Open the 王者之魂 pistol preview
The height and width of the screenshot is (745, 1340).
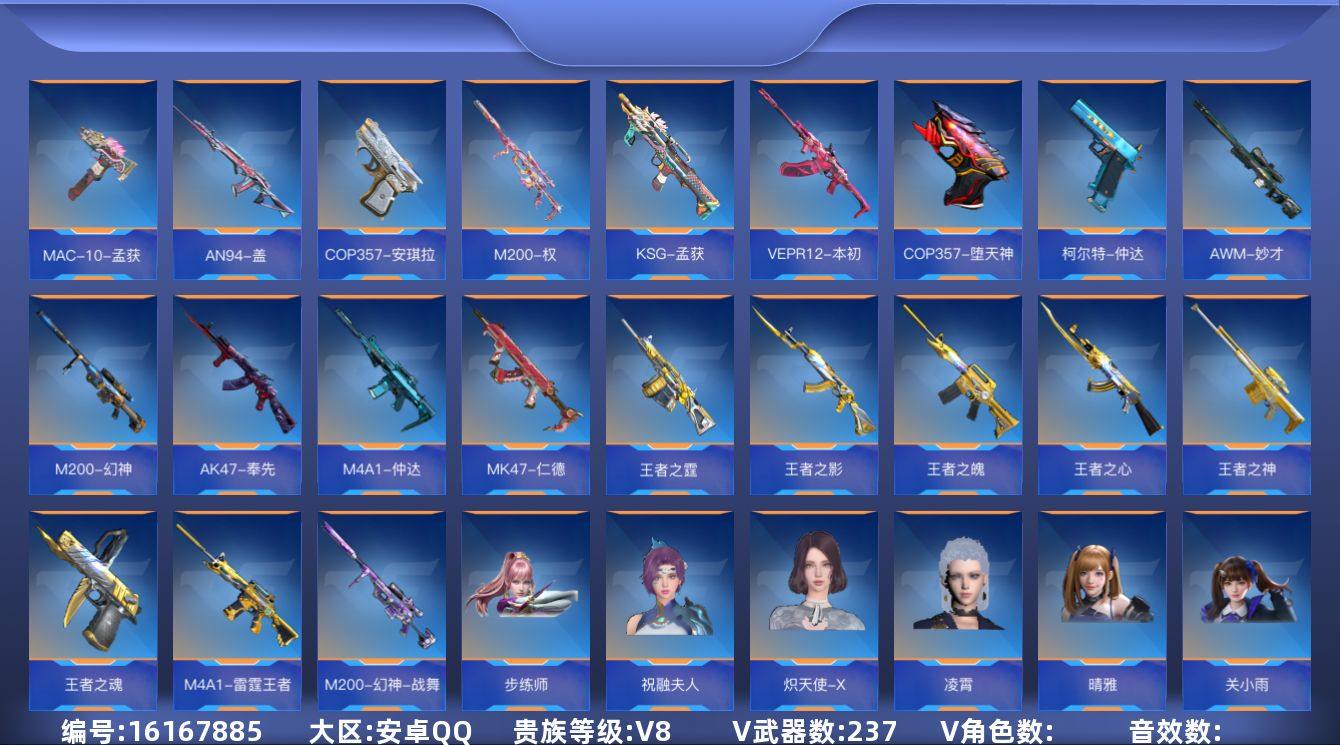[92, 600]
